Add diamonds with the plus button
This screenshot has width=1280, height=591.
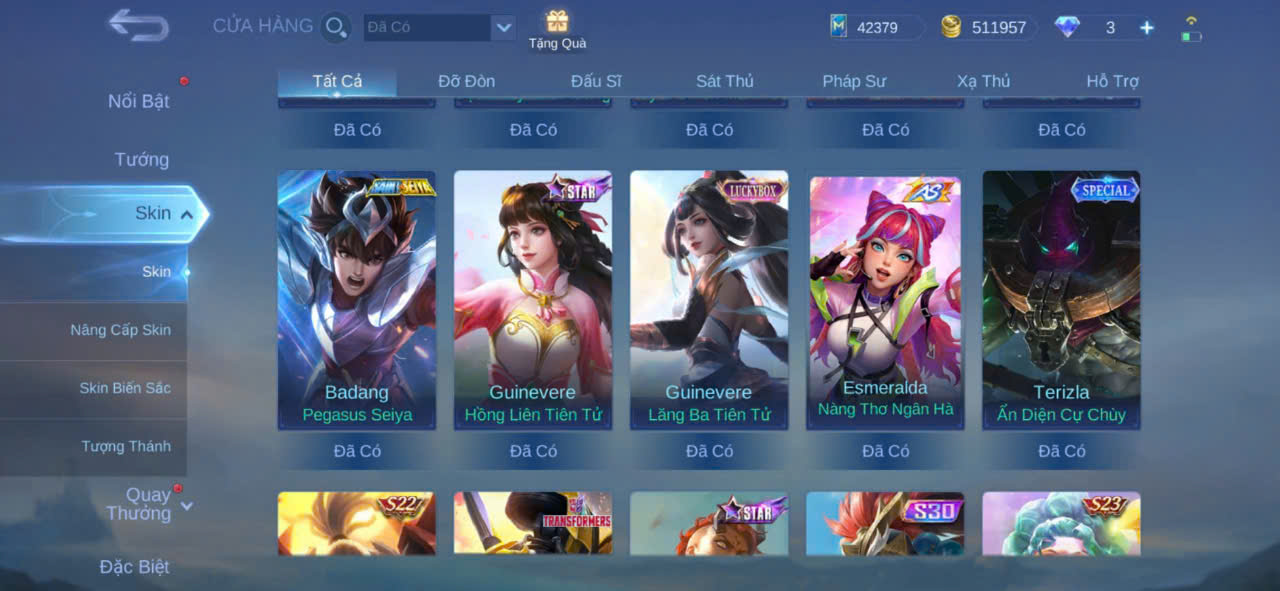1147,28
